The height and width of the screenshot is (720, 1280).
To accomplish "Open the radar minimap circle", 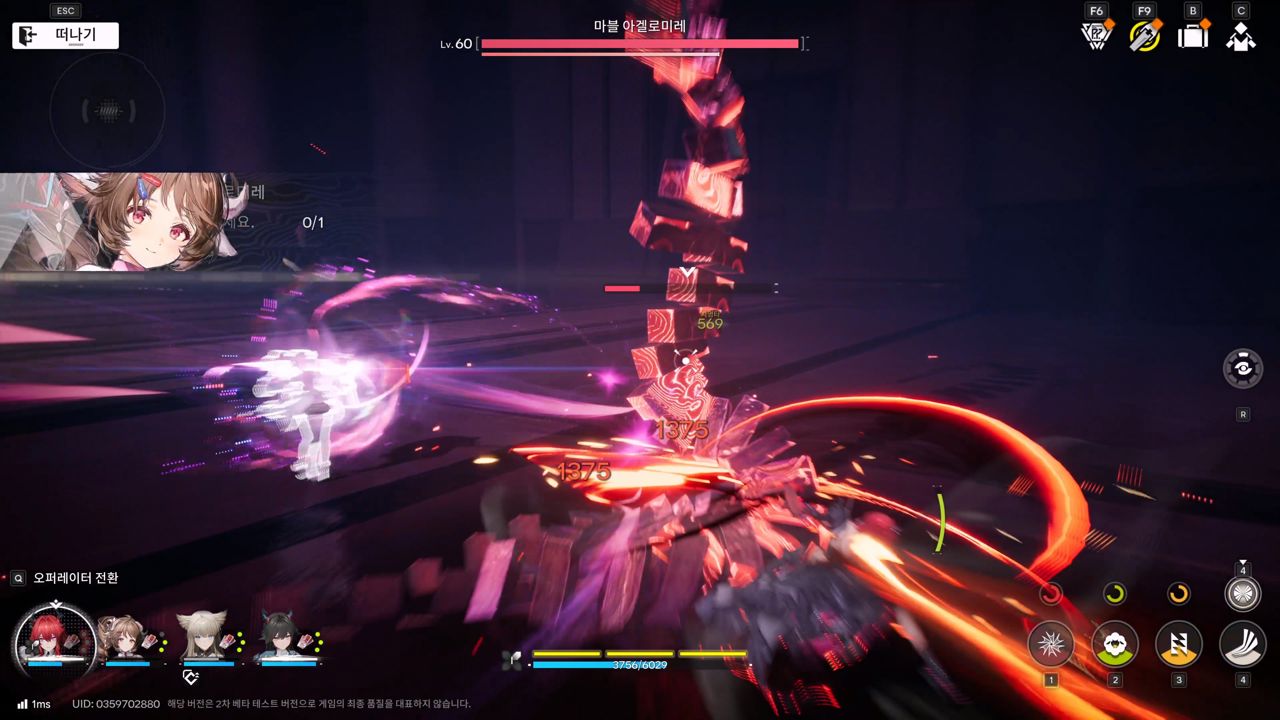I will pyautogui.click(x=107, y=111).
